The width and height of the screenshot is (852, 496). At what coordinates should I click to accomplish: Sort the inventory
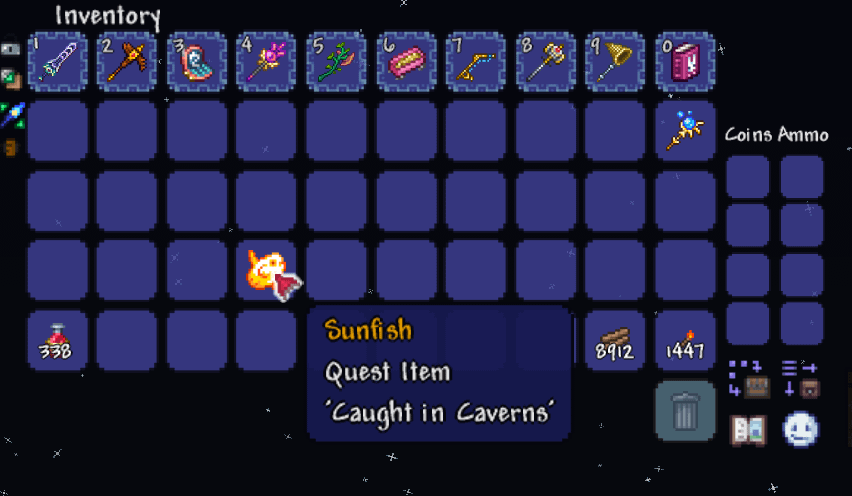800,380
